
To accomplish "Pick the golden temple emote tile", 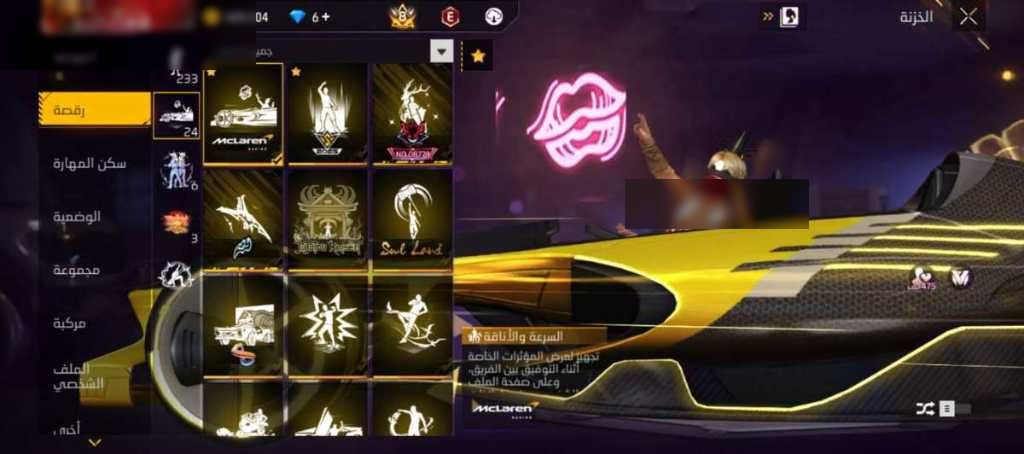I will [x=327, y=217].
